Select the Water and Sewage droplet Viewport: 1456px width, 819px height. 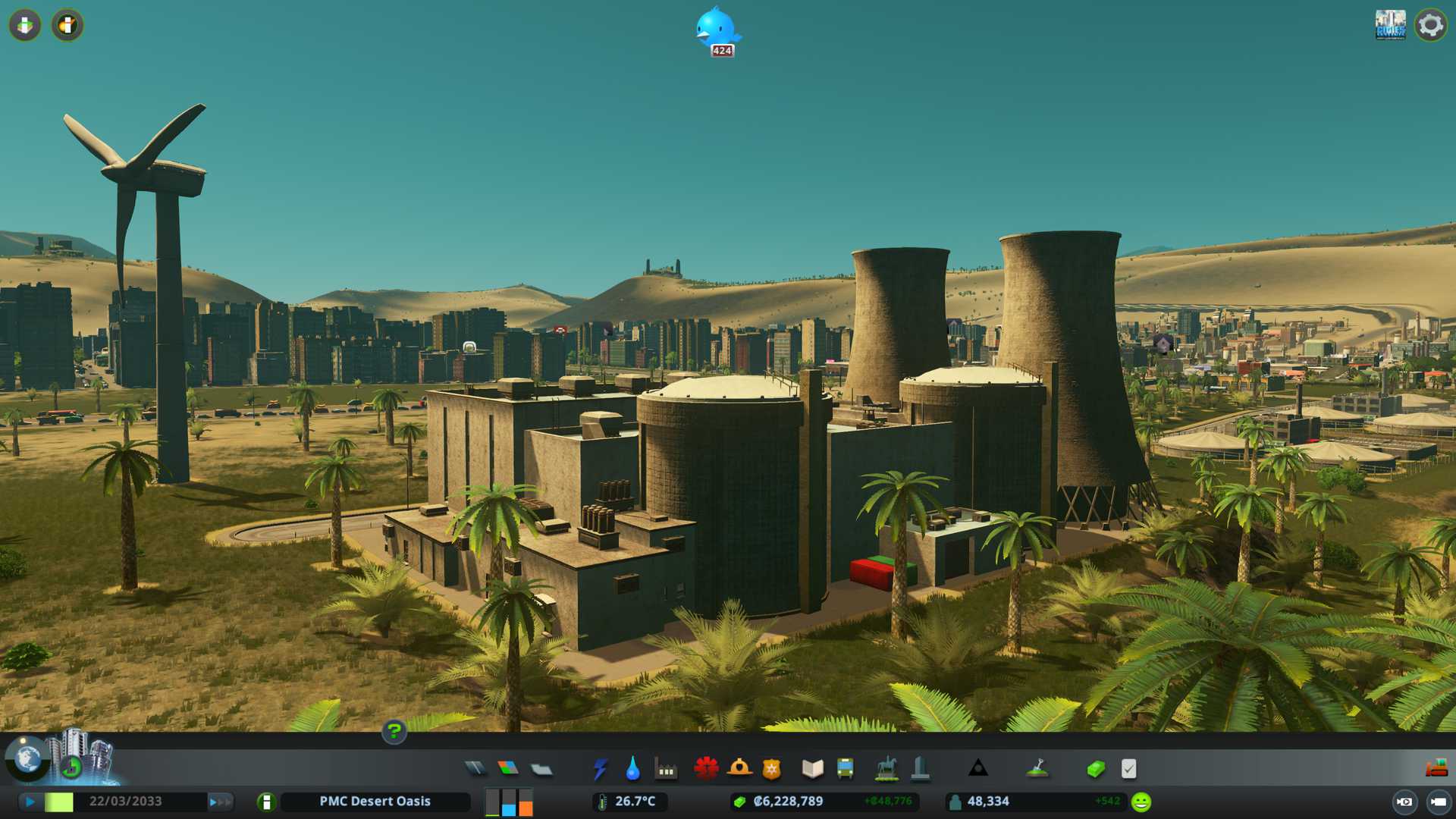click(632, 769)
